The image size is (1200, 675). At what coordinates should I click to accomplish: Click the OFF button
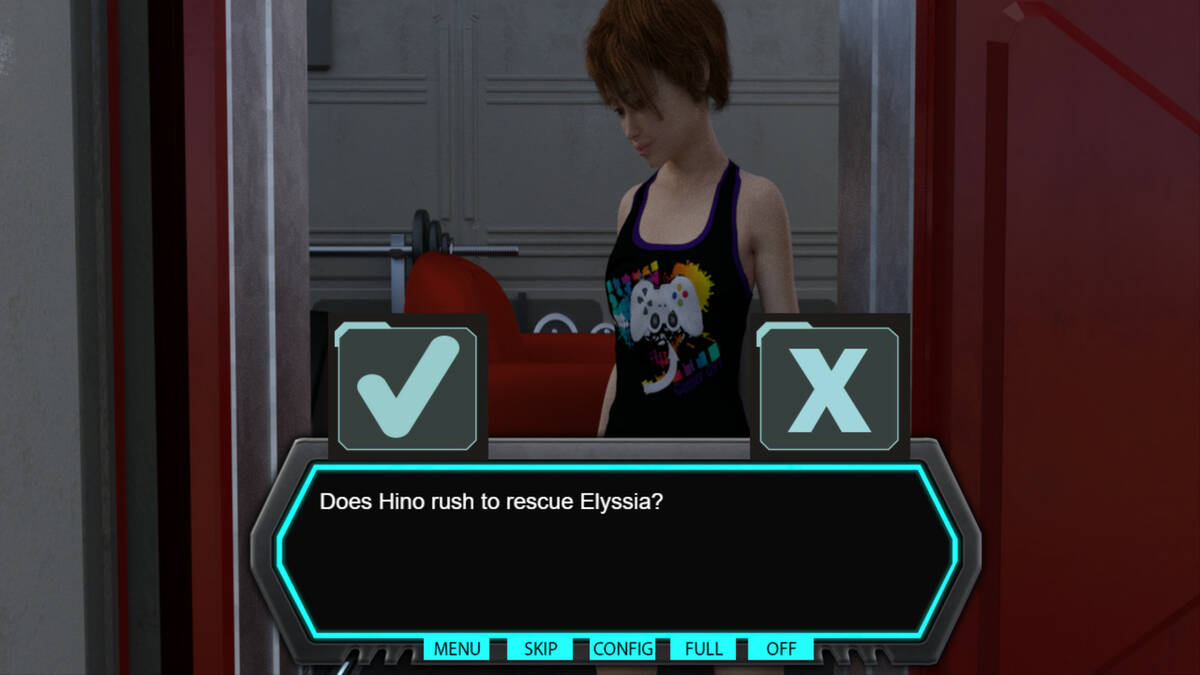pos(781,648)
